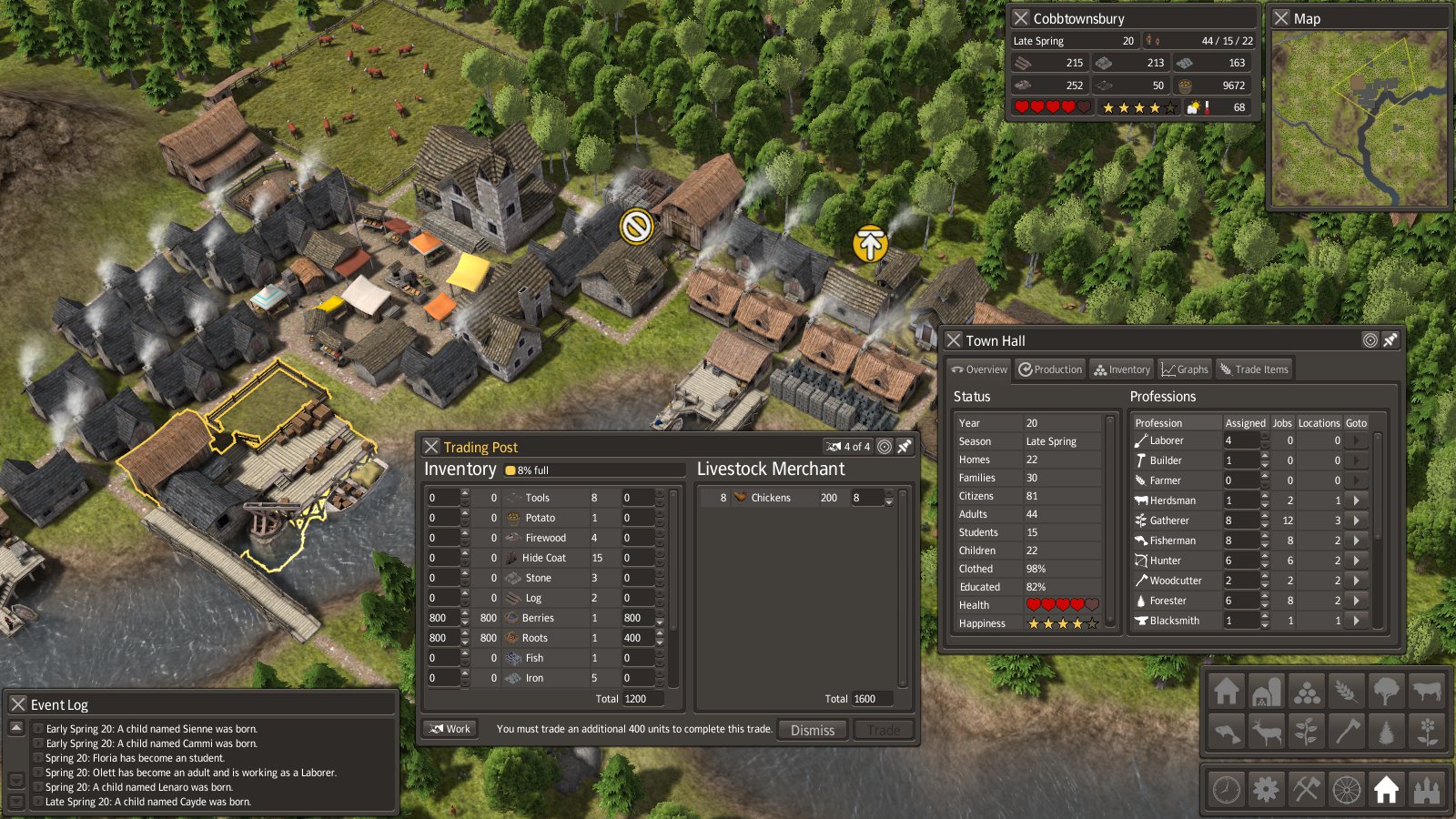Open the housing build menu
This screenshot has width=1456, height=819.
1226,692
